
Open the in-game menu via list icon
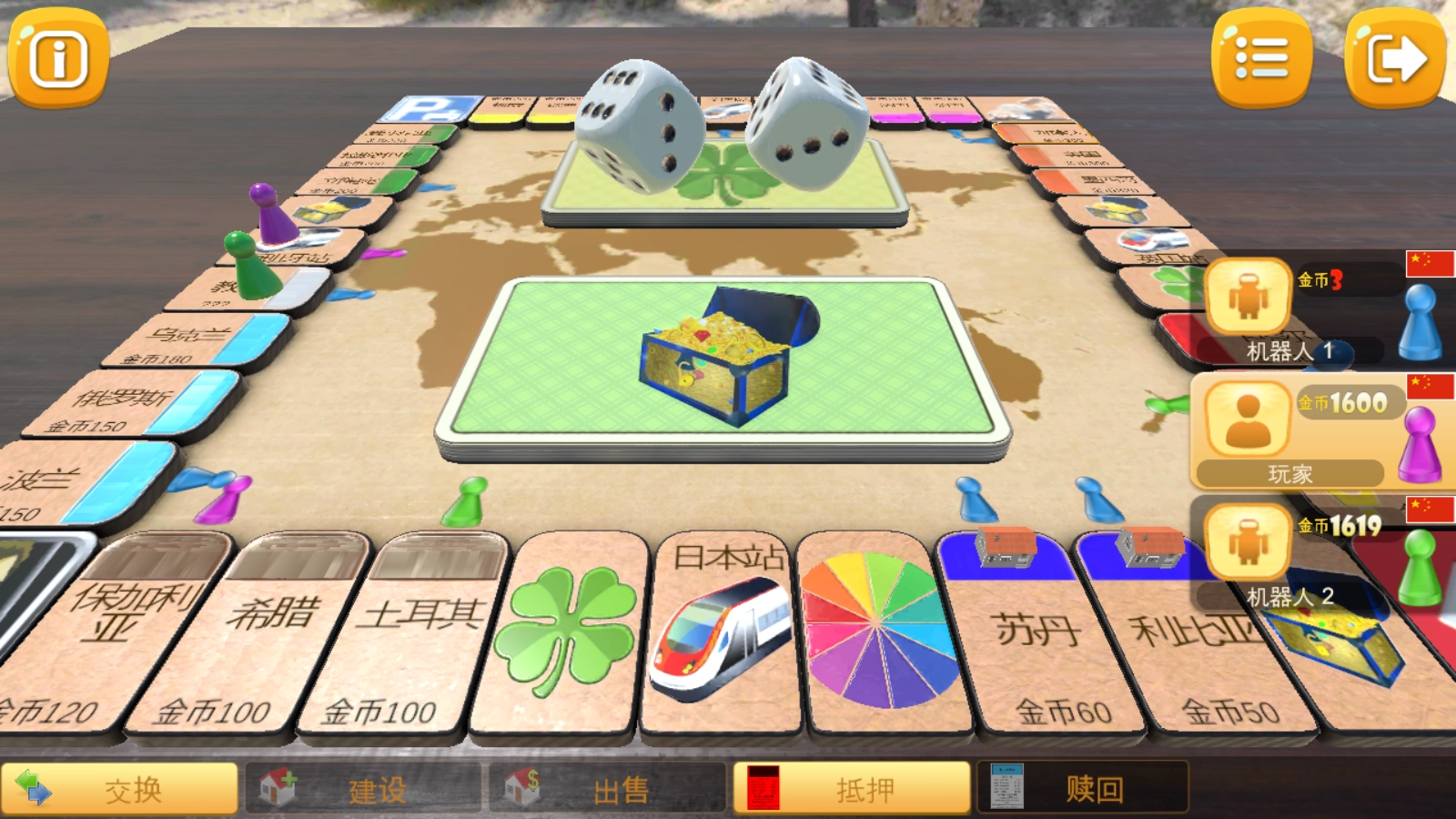coord(1261,59)
